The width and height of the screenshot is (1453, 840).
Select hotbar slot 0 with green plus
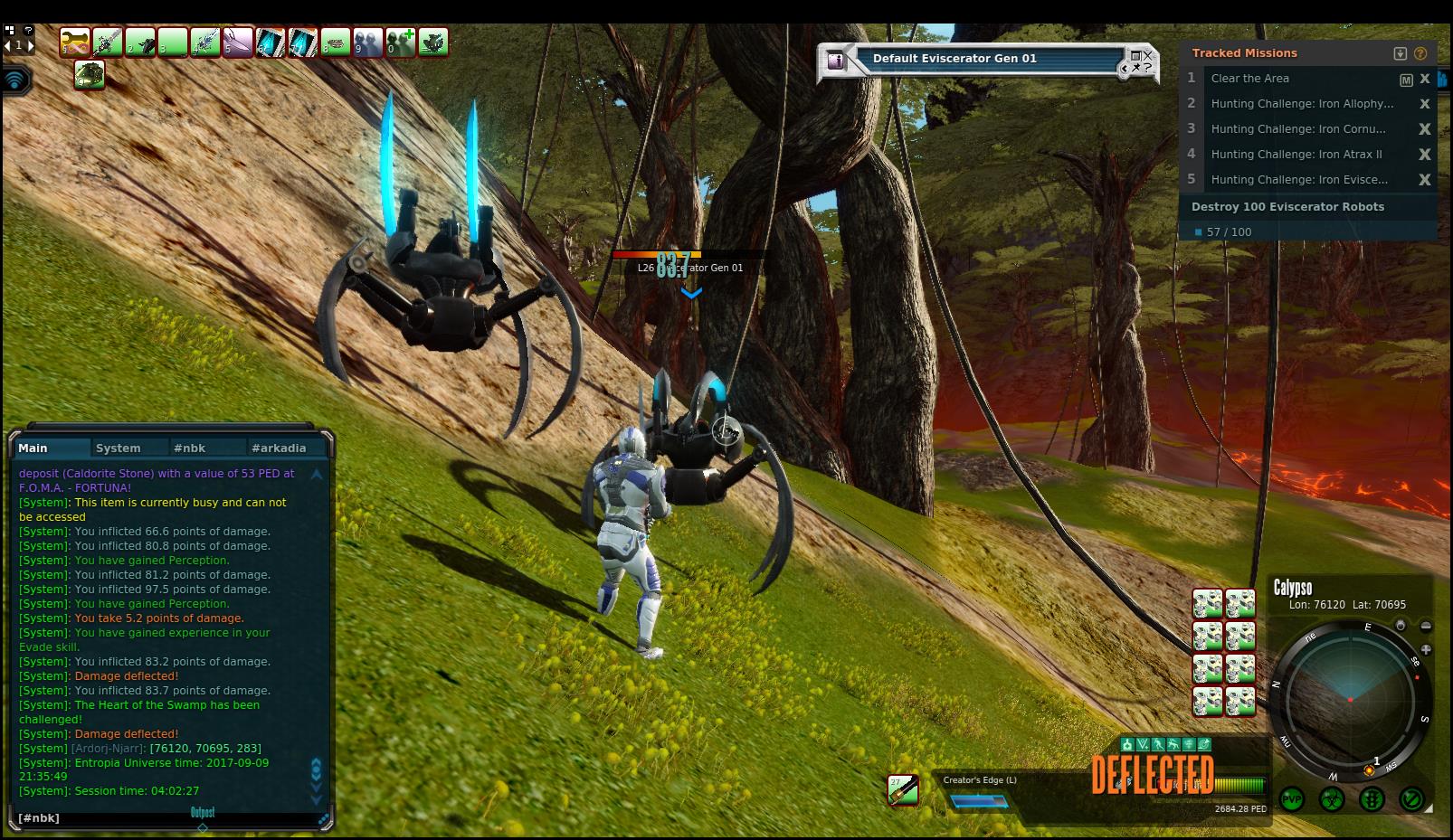[401, 42]
